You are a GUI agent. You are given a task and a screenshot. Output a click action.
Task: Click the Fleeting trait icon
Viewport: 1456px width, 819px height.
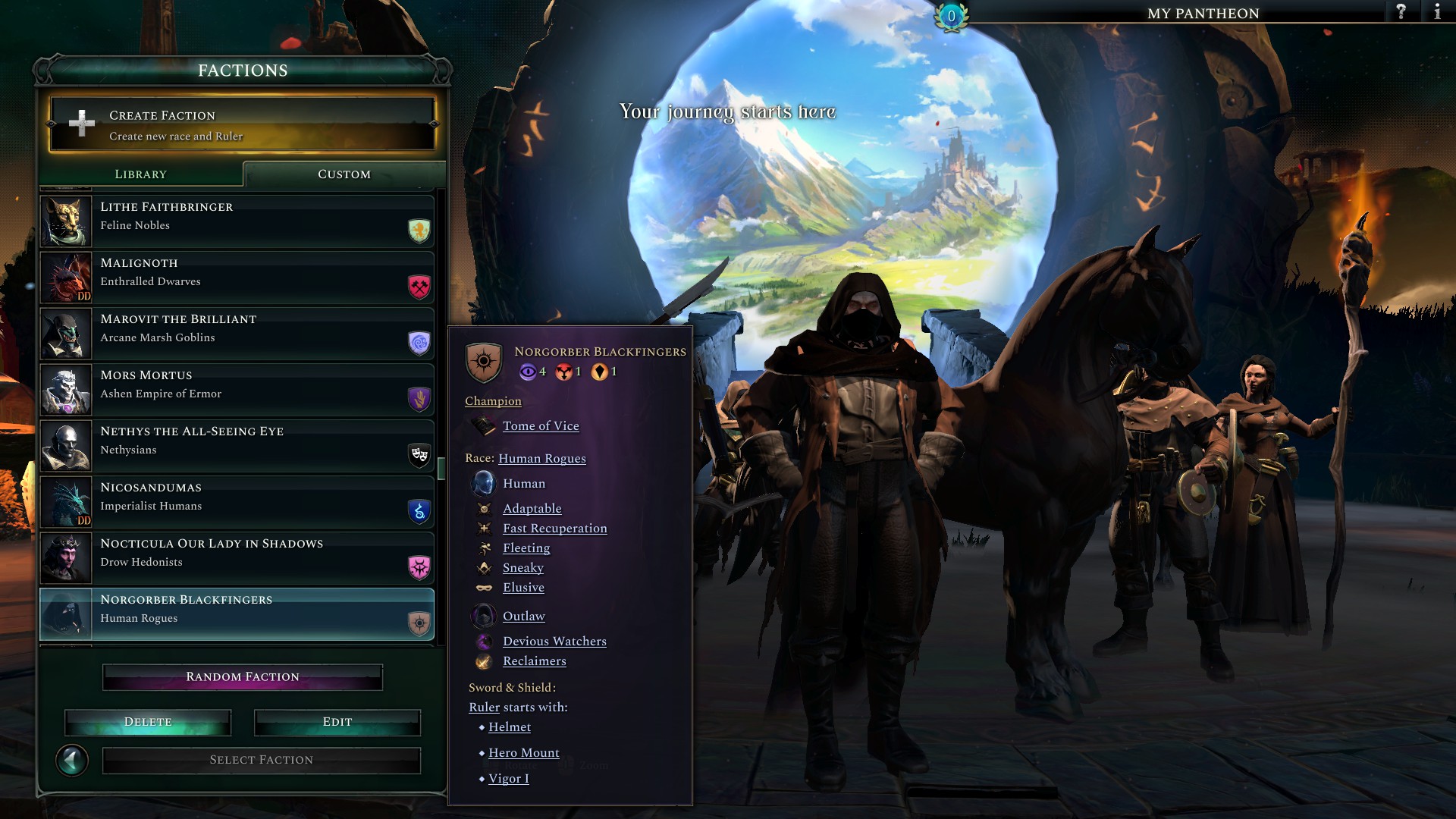click(485, 548)
